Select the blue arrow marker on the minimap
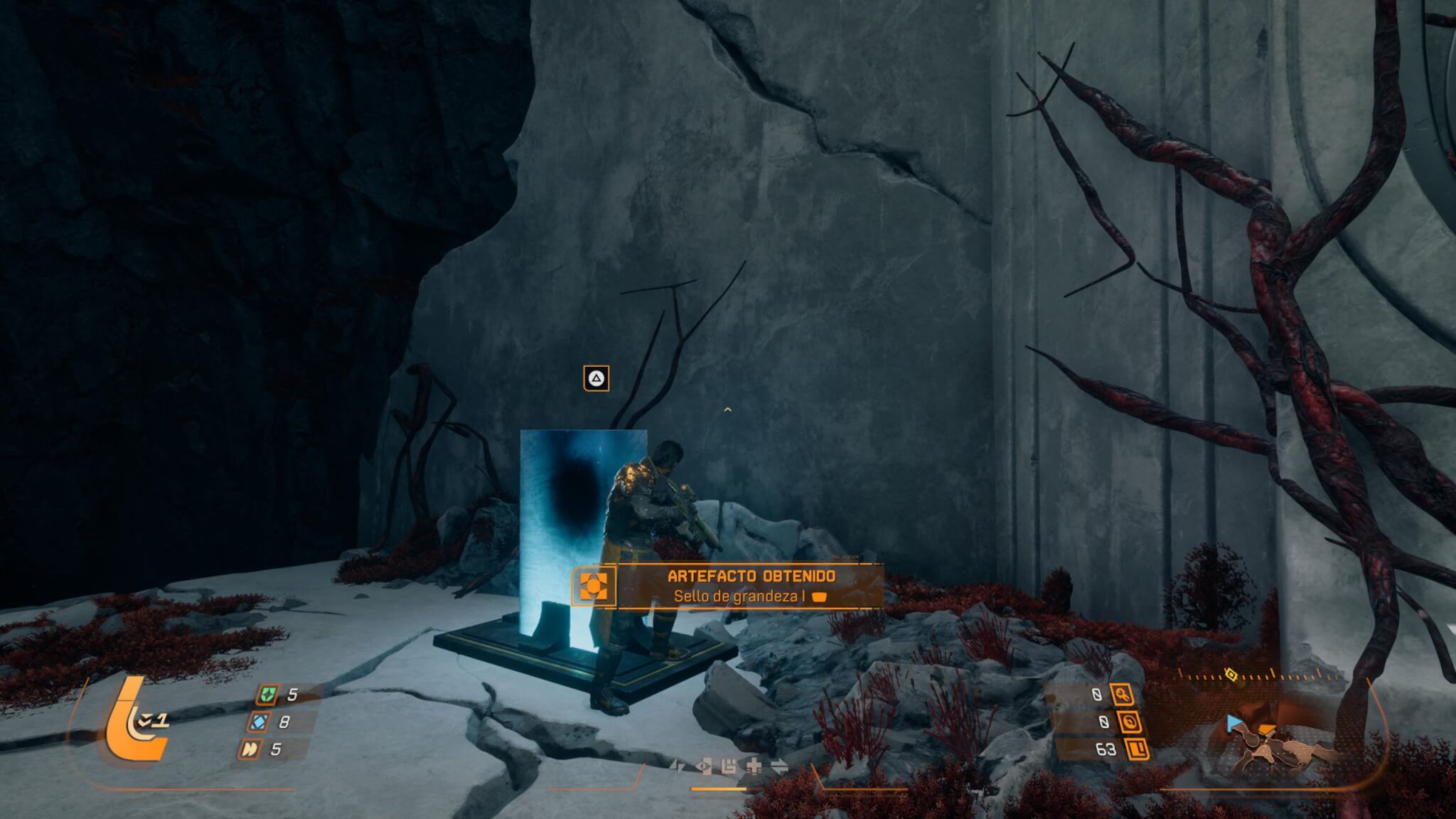The height and width of the screenshot is (819, 1456). point(1234,723)
